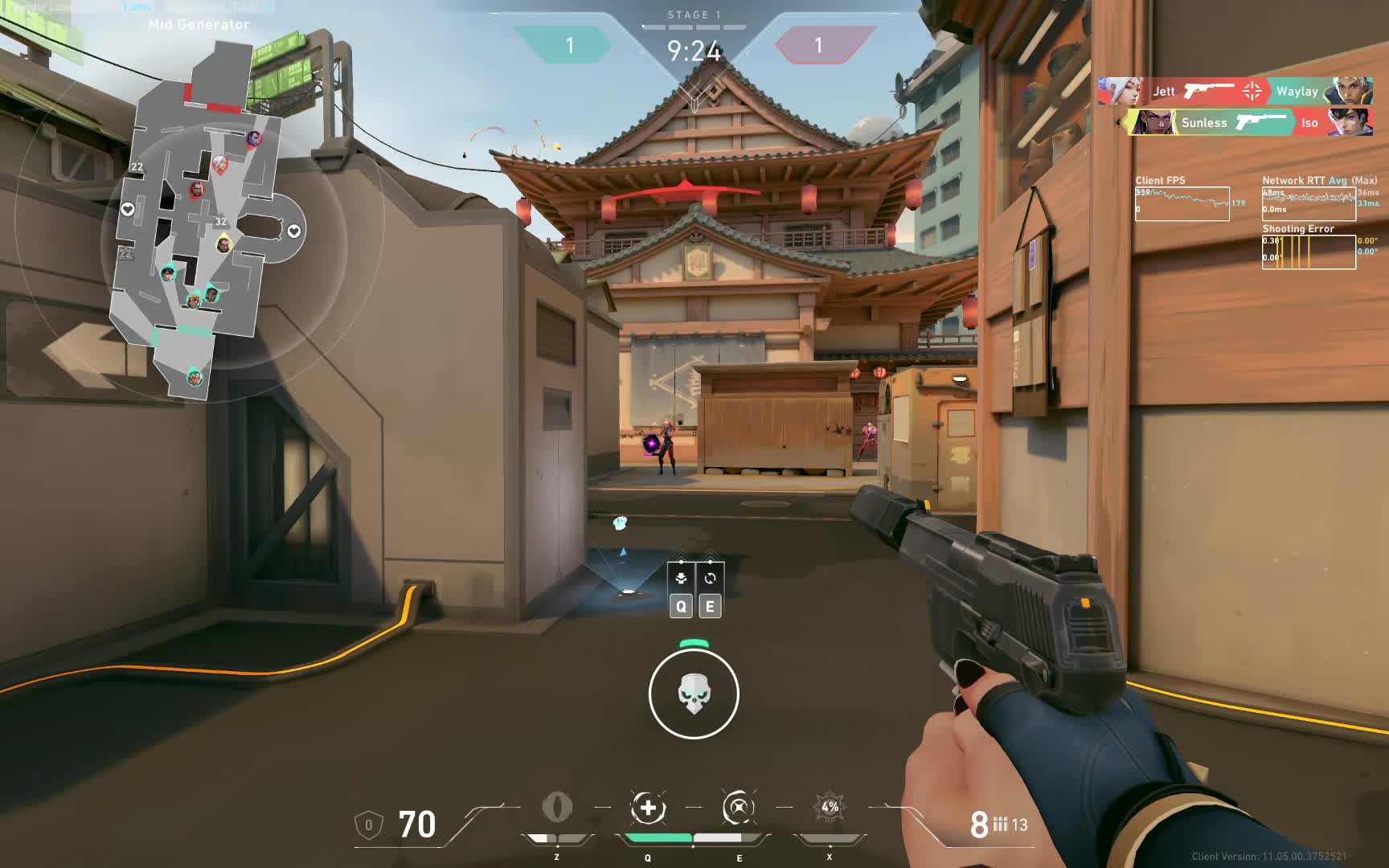1389x868 pixels.
Task: Activate the ability icon above the E label
Action: 738,808
